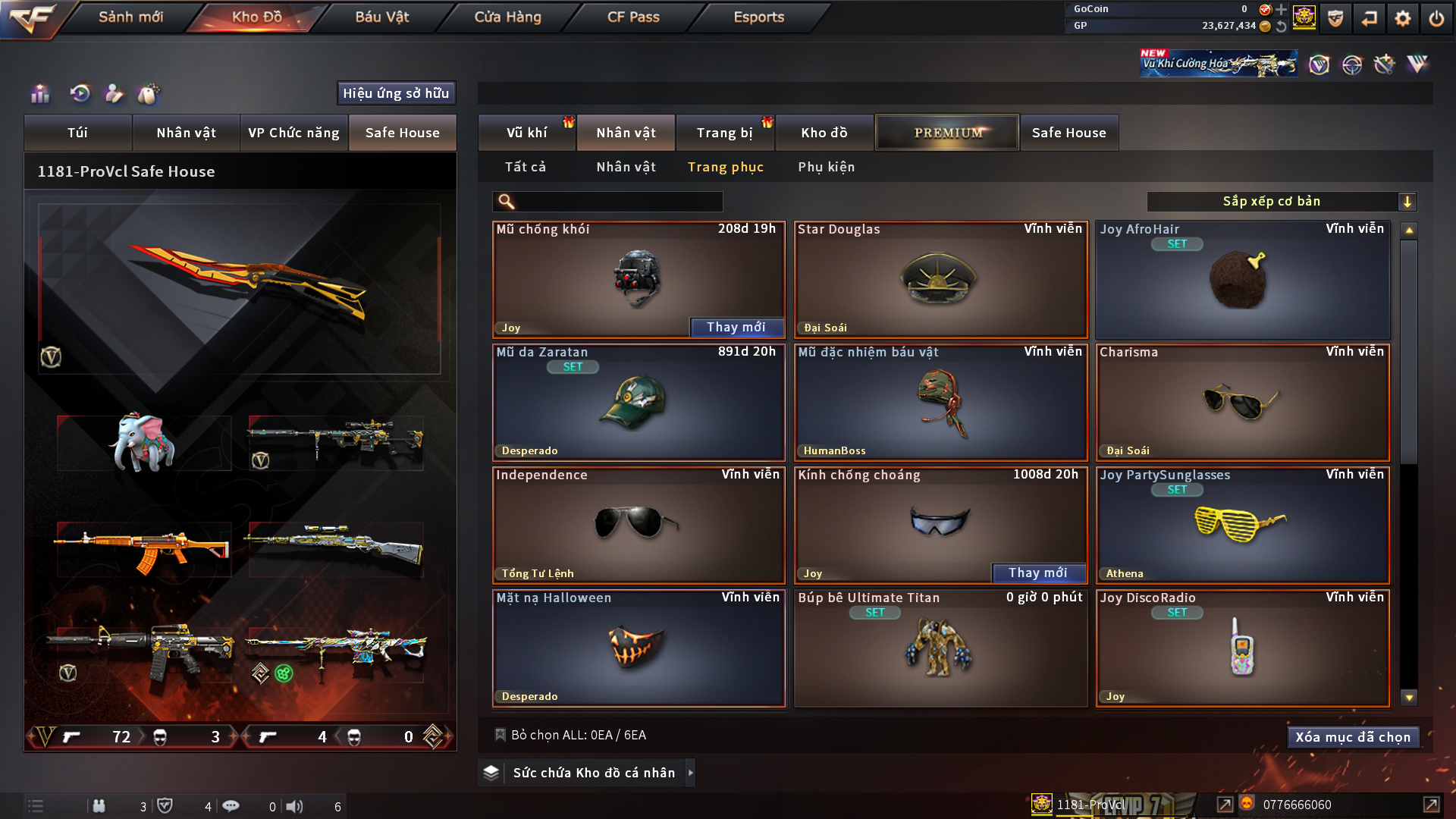
Task: Select the PREMIUM tab
Action: [x=947, y=133]
